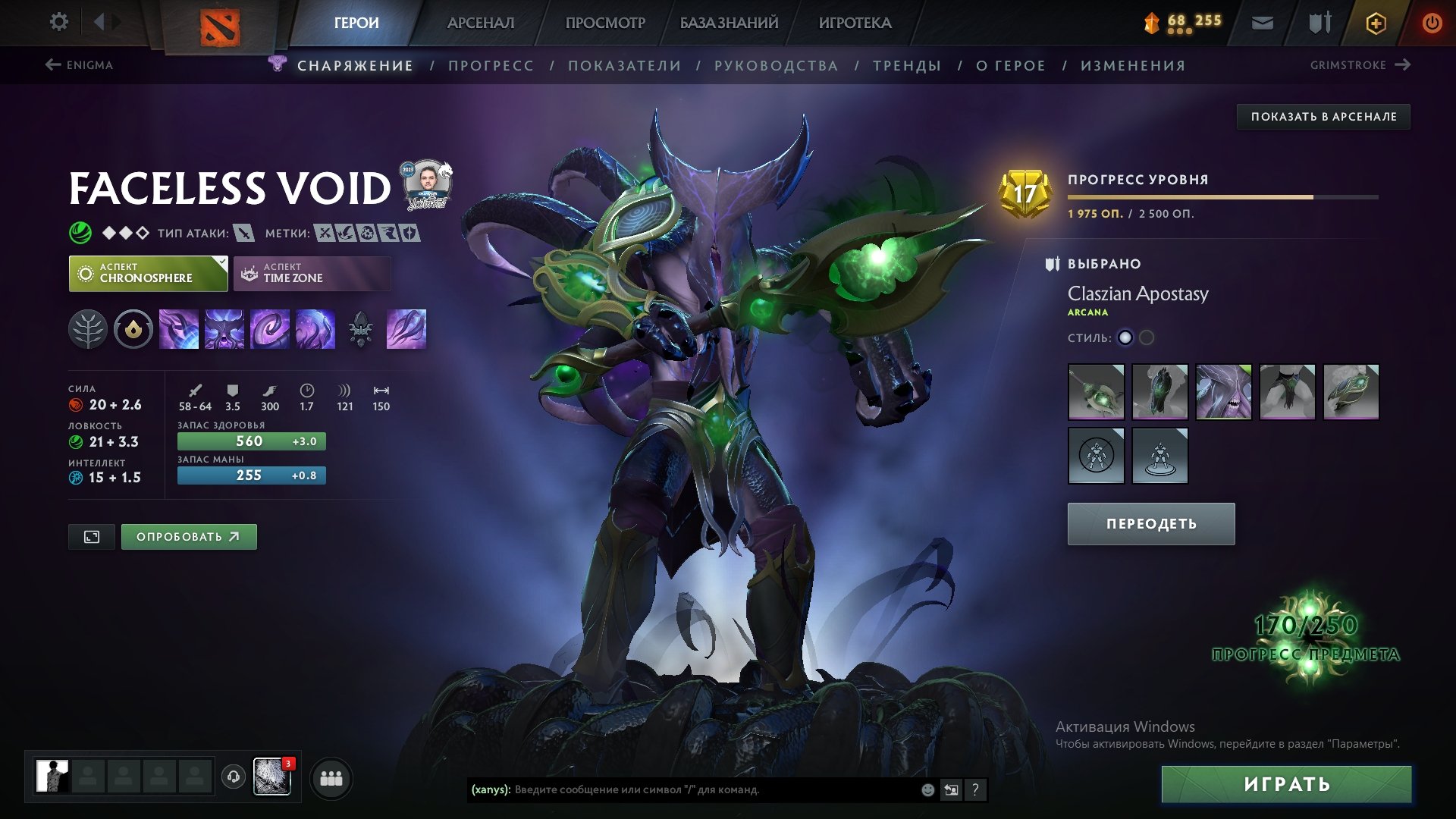Switch to the Time Zone facet
The height and width of the screenshot is (819, 1456).
312,273
